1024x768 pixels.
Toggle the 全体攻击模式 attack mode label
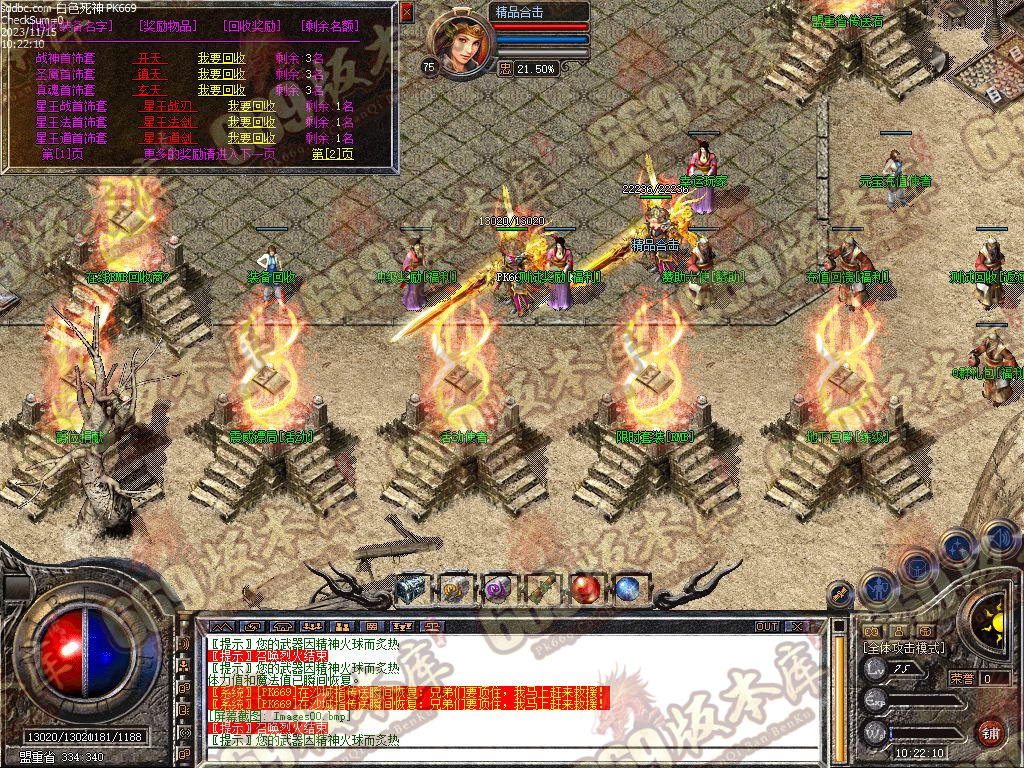[903, 648]
